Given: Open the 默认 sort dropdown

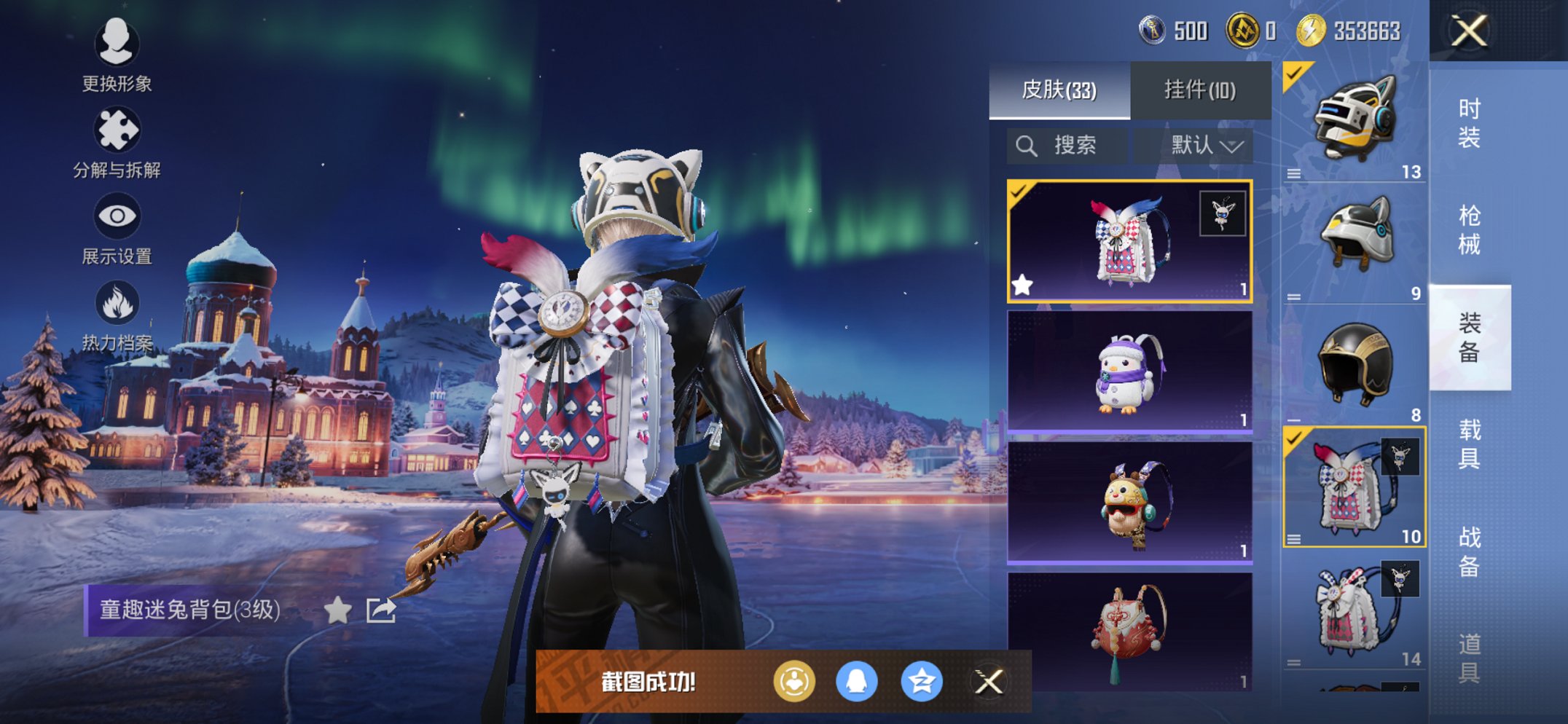Looking at the screenshot, I should [x=1205, y=146].
